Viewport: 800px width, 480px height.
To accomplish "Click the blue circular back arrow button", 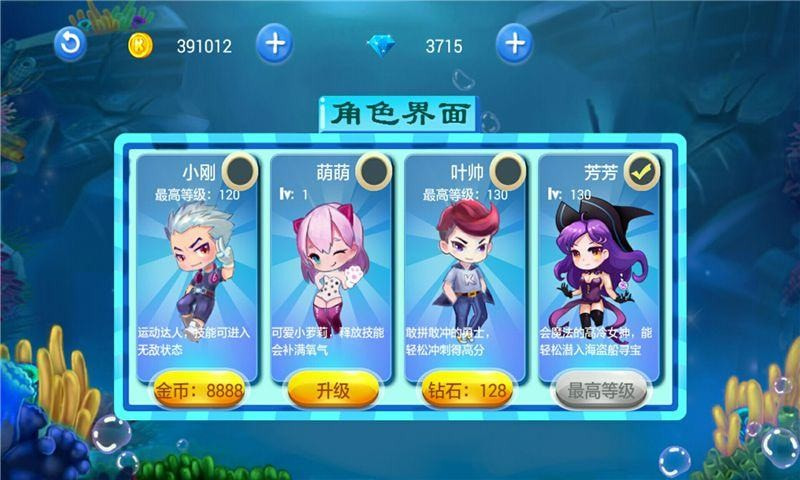I will pyautogui.click(x=70, y=44).
